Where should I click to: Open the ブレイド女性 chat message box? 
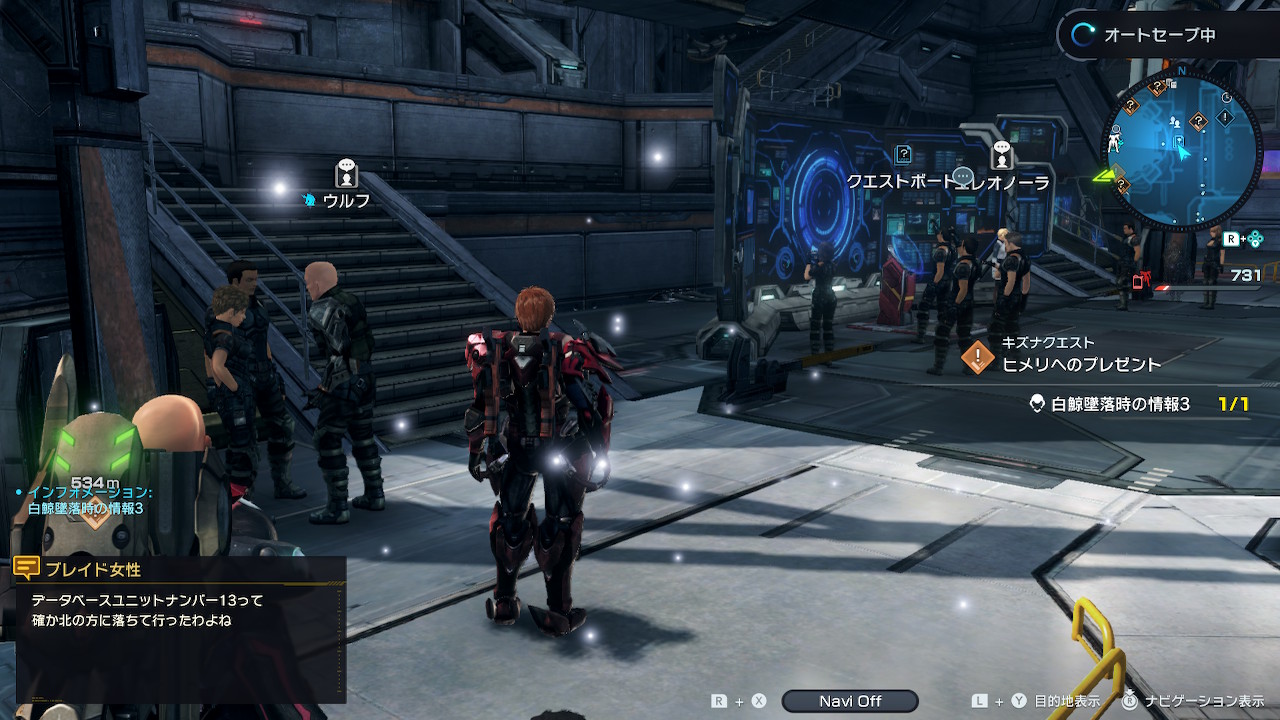(180, 628)
